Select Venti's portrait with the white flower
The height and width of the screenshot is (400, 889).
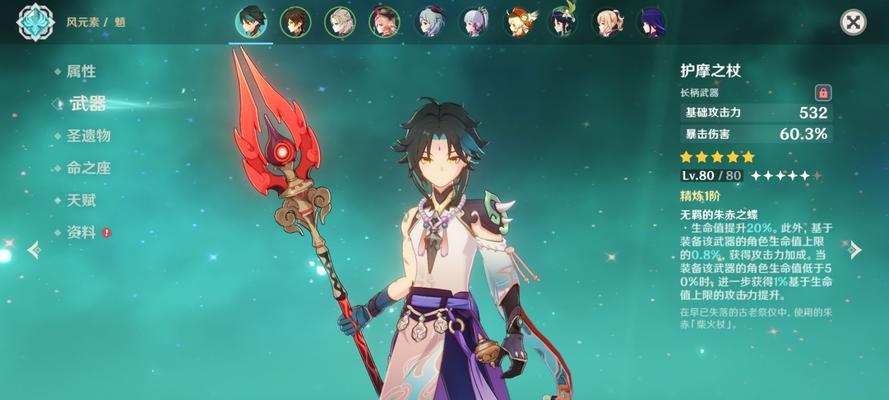pyautogui.click(x=565, y=21)
